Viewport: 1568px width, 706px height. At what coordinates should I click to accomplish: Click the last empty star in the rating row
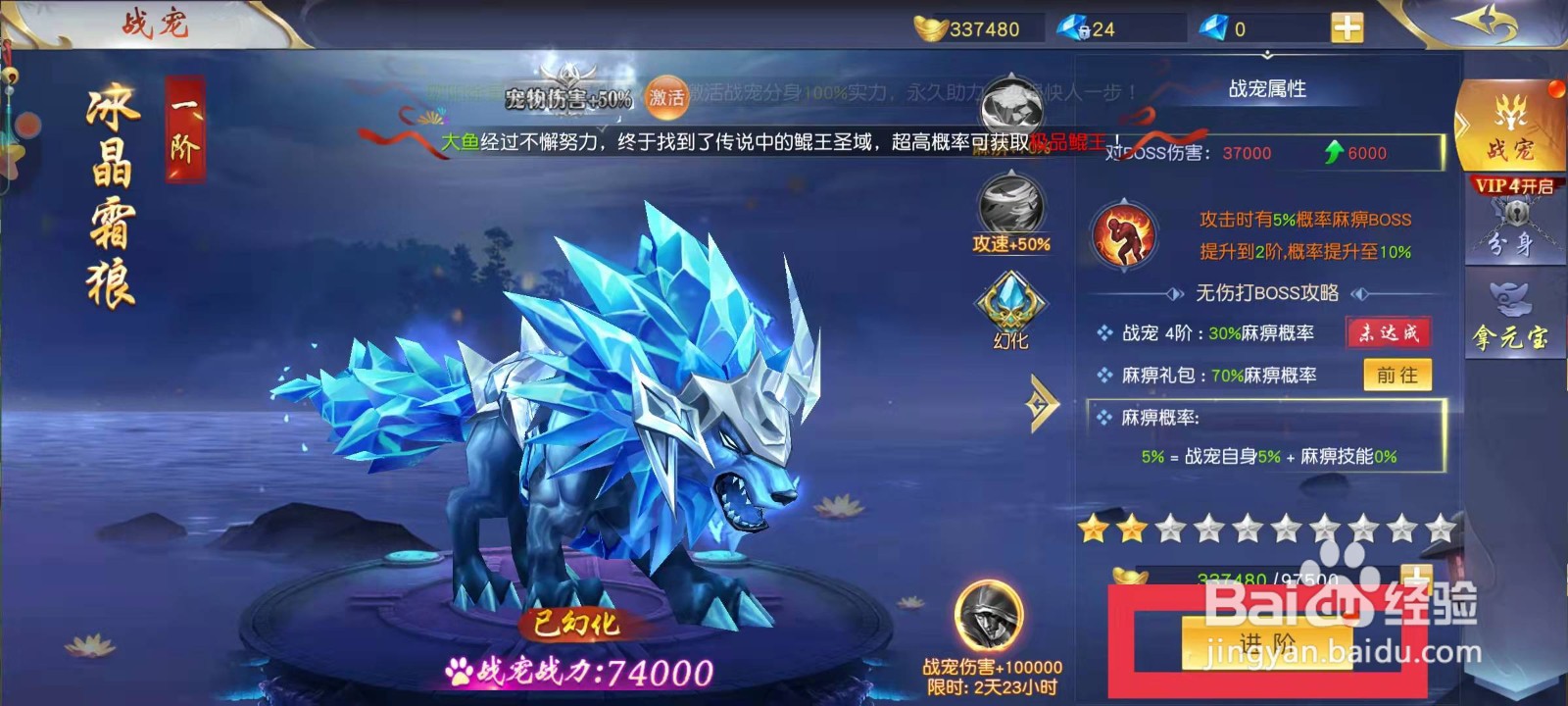(x=1441, y=529)
